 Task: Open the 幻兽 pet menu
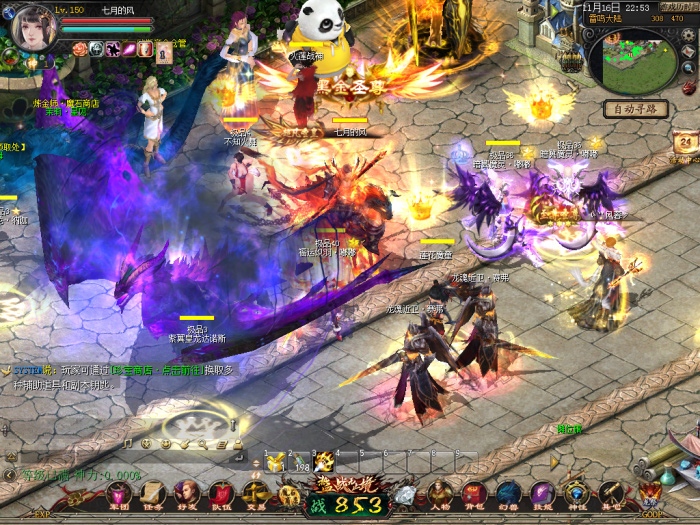tap(508, 494)
